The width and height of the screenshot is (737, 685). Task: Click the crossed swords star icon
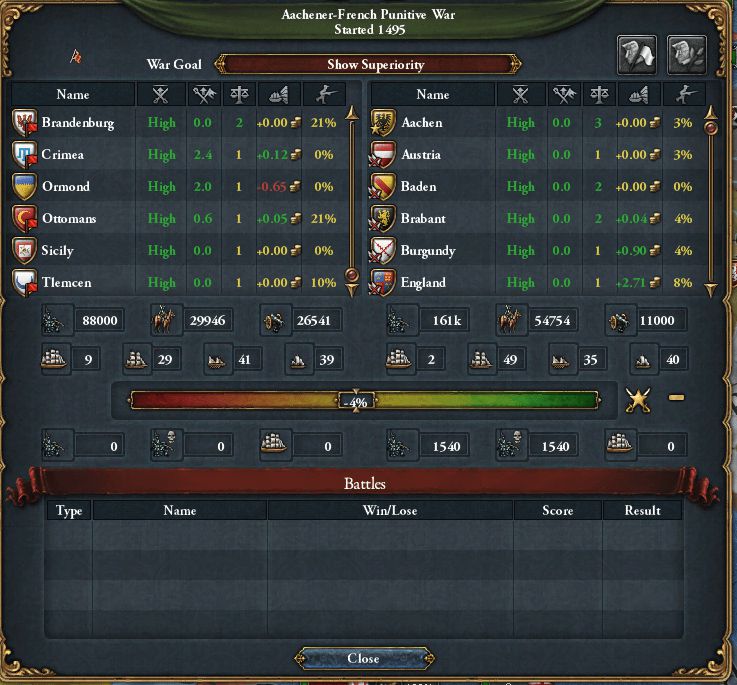637,400
